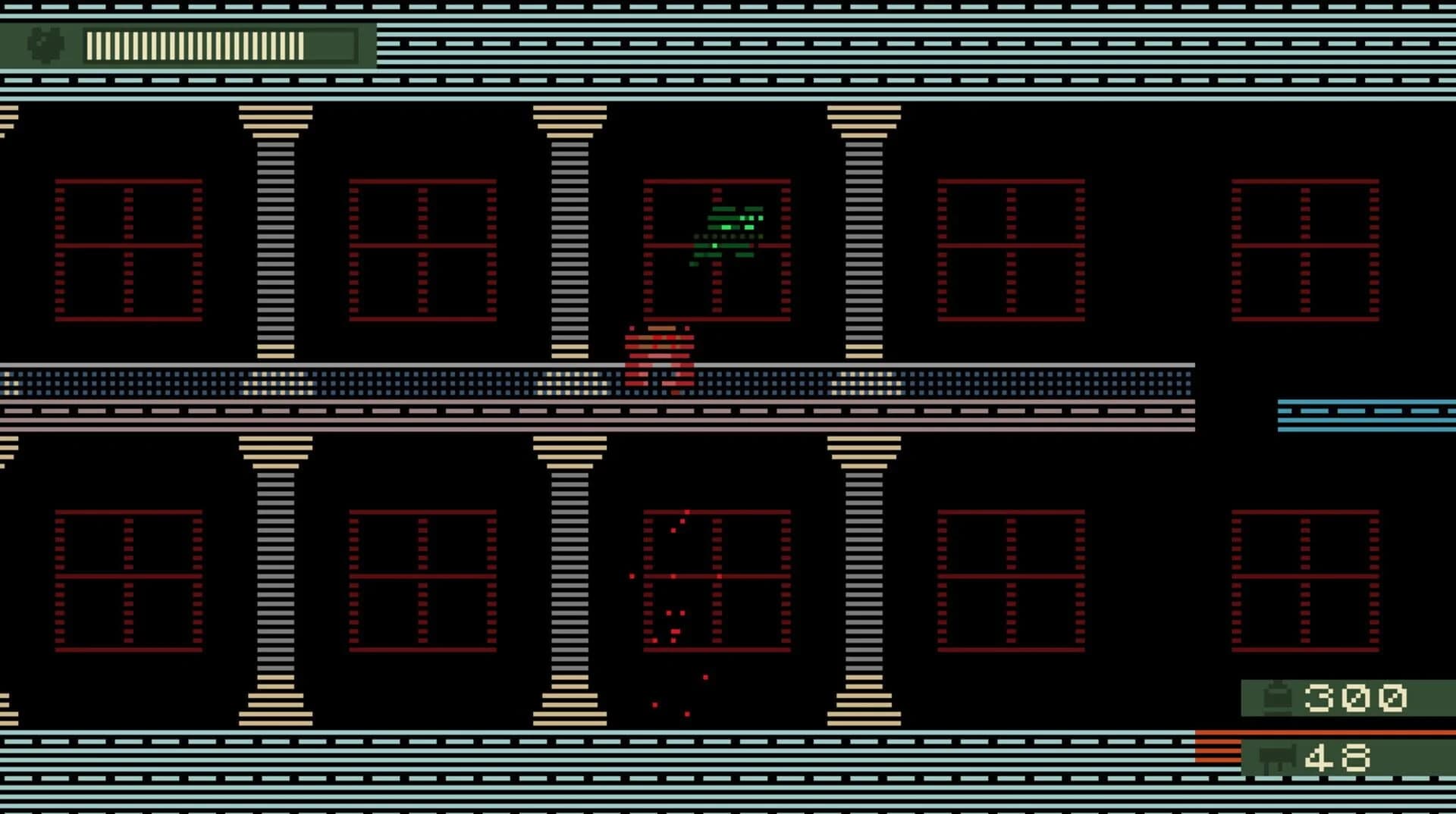Click the gear emblem in the health bar panel
Screen dimensions: 1456x814
(45, 47)
